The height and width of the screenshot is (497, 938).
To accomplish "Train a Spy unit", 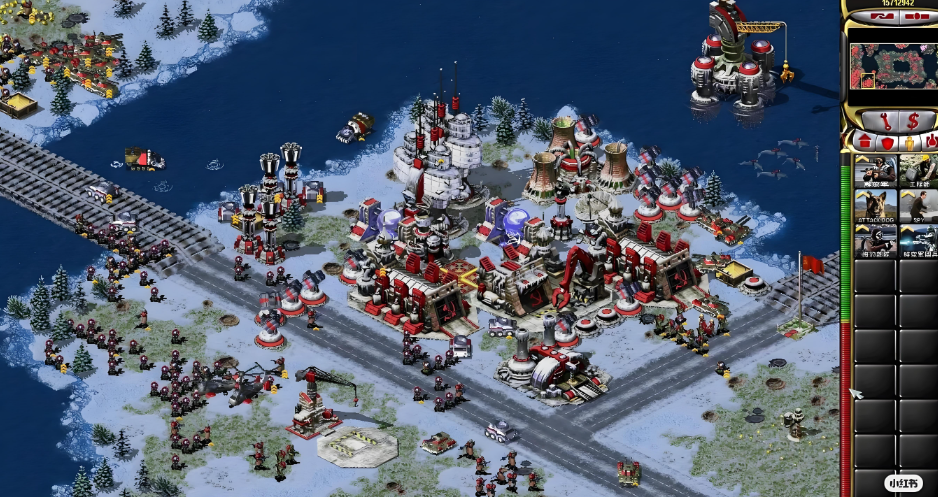I will click(918, 206).
